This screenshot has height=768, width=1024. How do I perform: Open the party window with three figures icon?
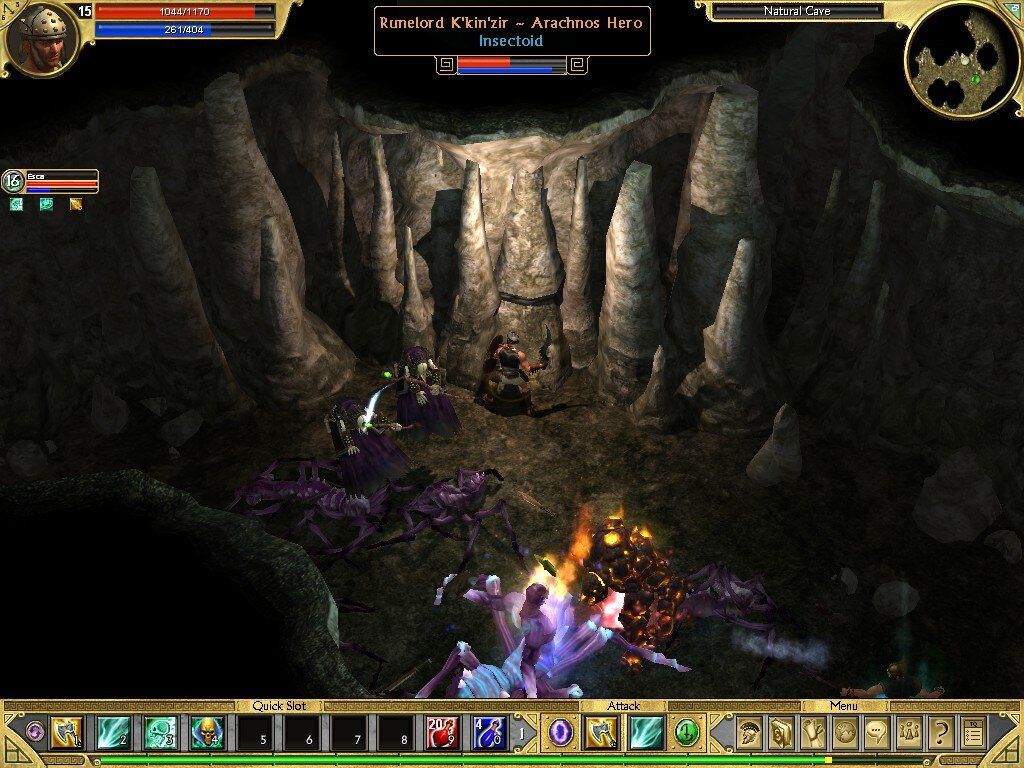coord(909,733)
